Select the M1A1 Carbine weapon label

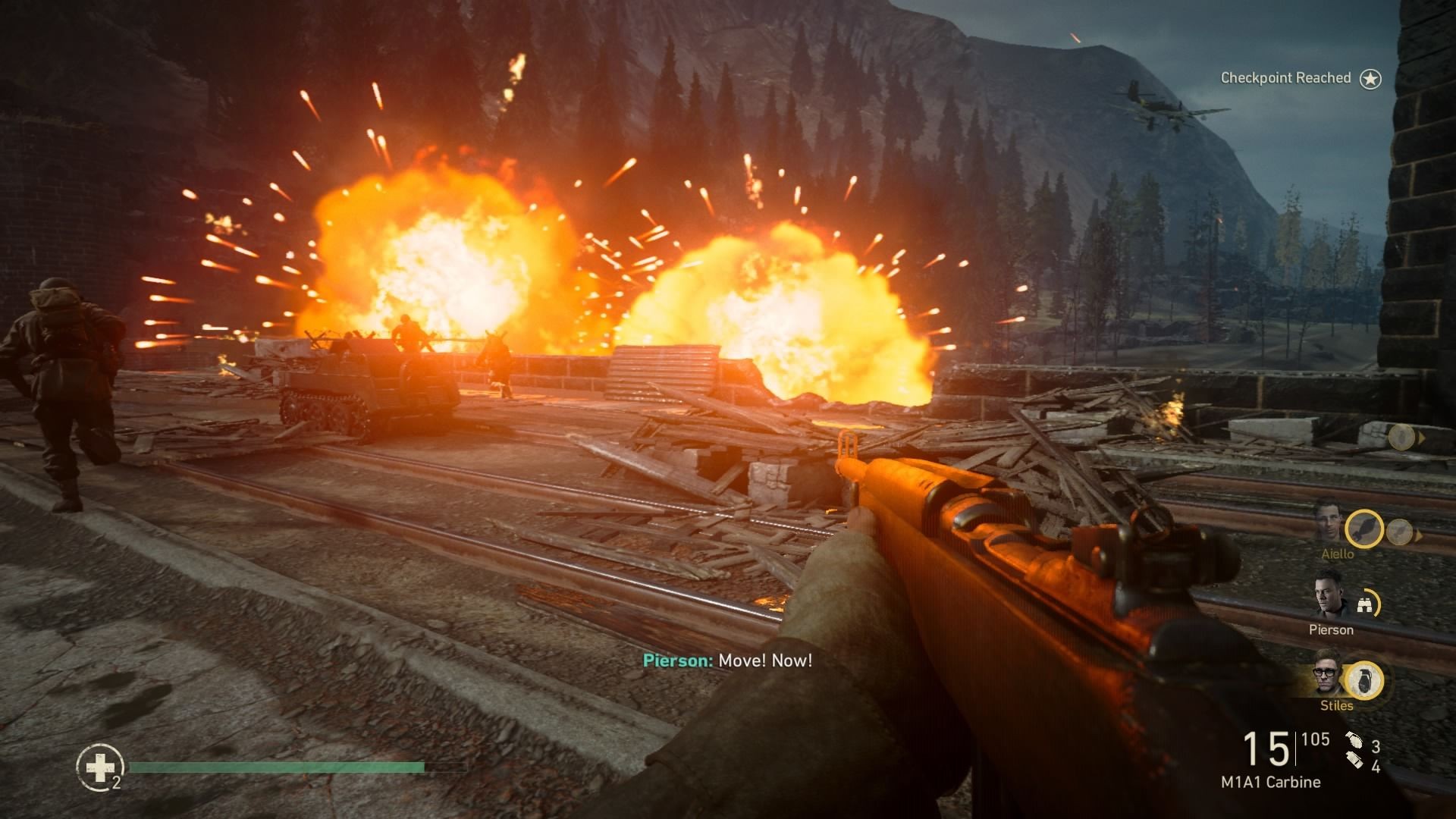coord(1270,782)
